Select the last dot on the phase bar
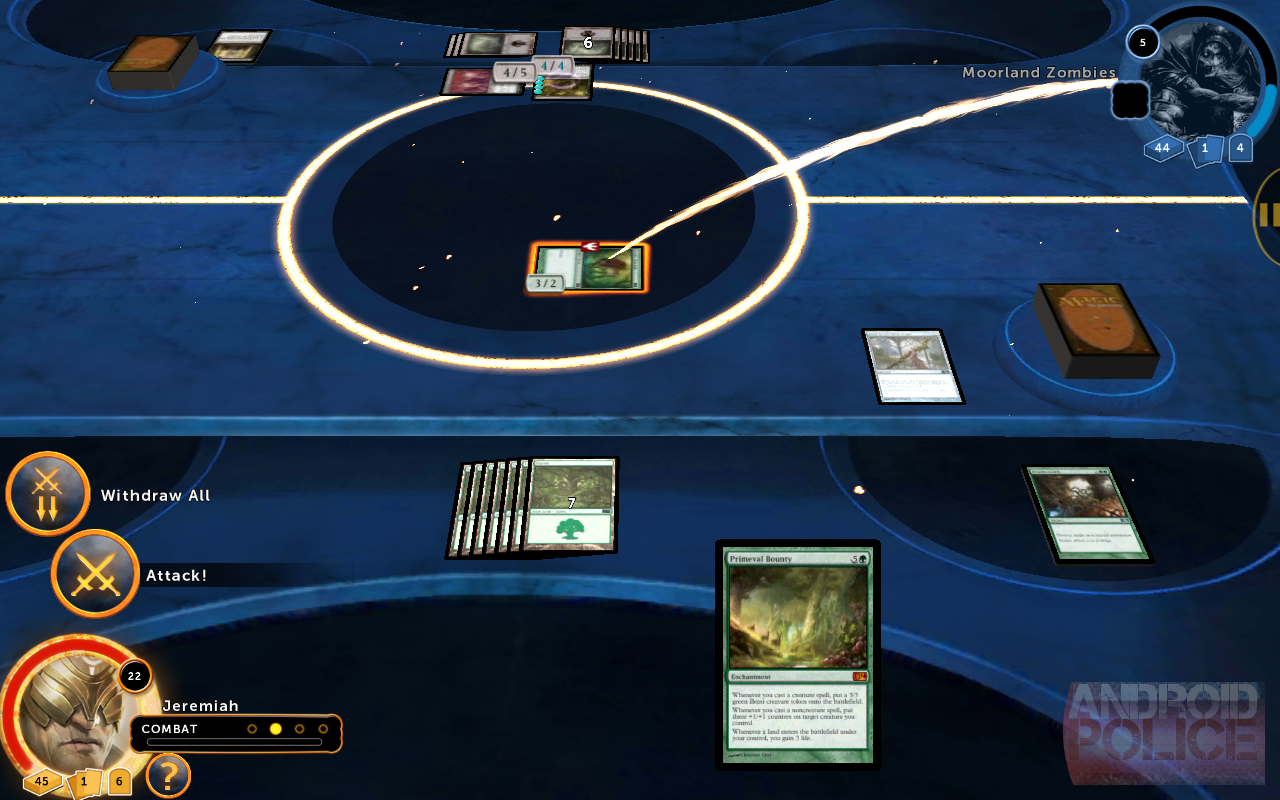The width and height of the screenshot is (1280, 800). 324,729
